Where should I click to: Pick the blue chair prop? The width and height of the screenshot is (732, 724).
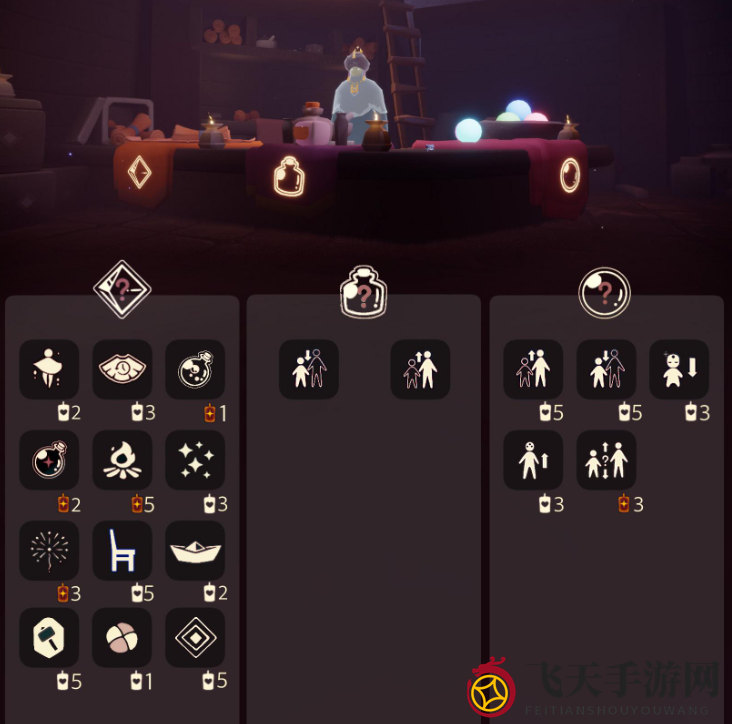tap(122, 550)
